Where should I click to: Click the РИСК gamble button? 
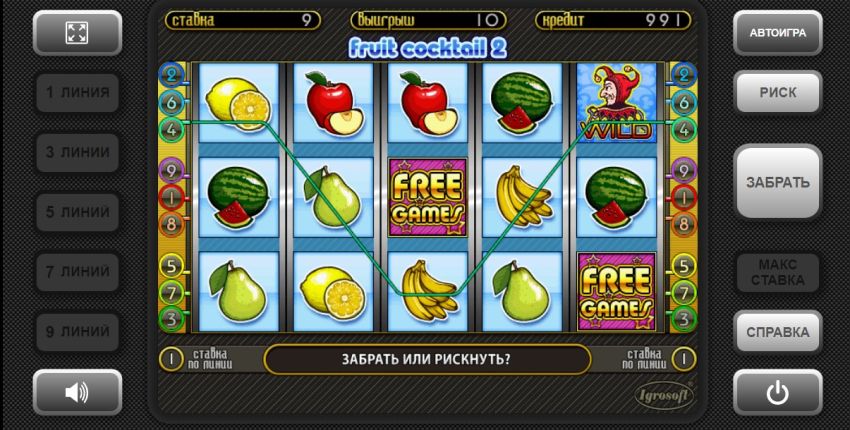point(777,93)
